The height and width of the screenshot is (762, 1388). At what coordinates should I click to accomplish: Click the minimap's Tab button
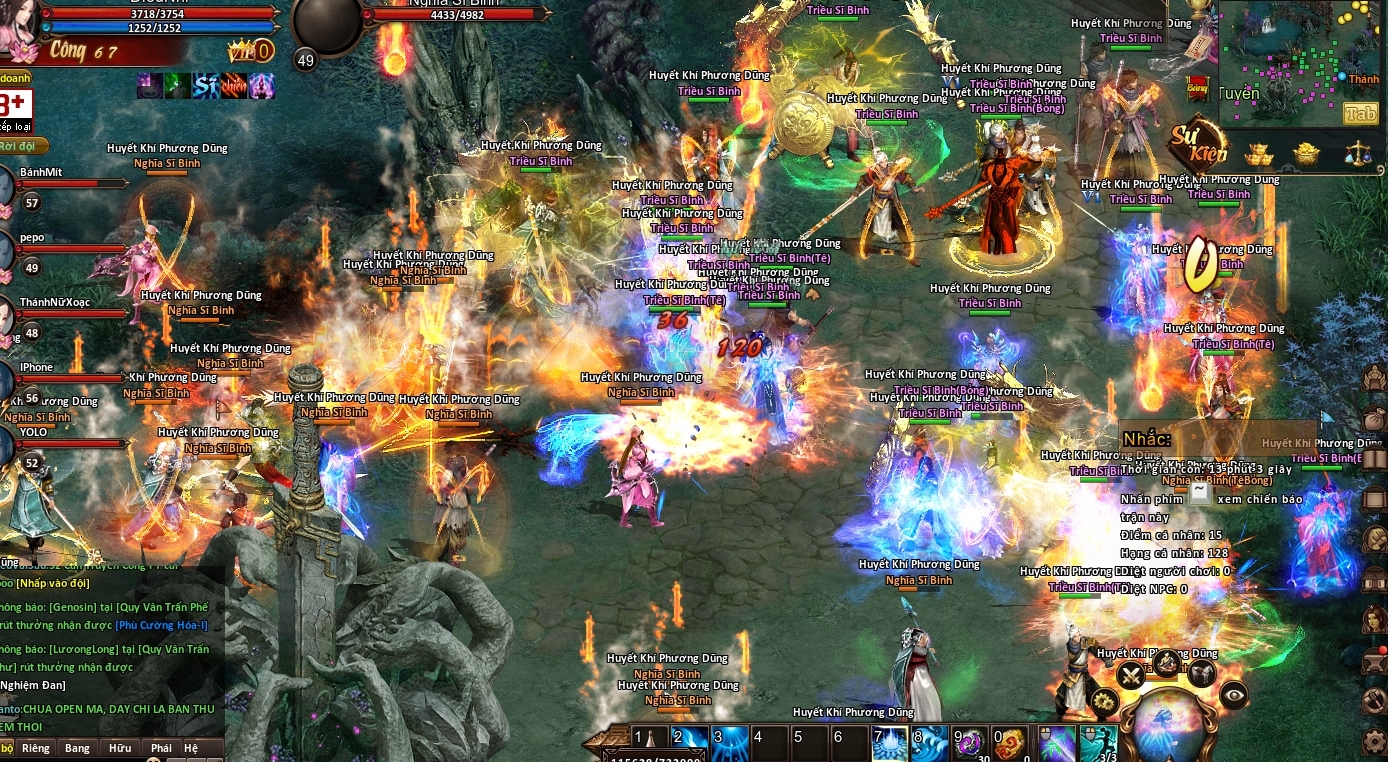pyautogui.click(x=1360, y=114)
